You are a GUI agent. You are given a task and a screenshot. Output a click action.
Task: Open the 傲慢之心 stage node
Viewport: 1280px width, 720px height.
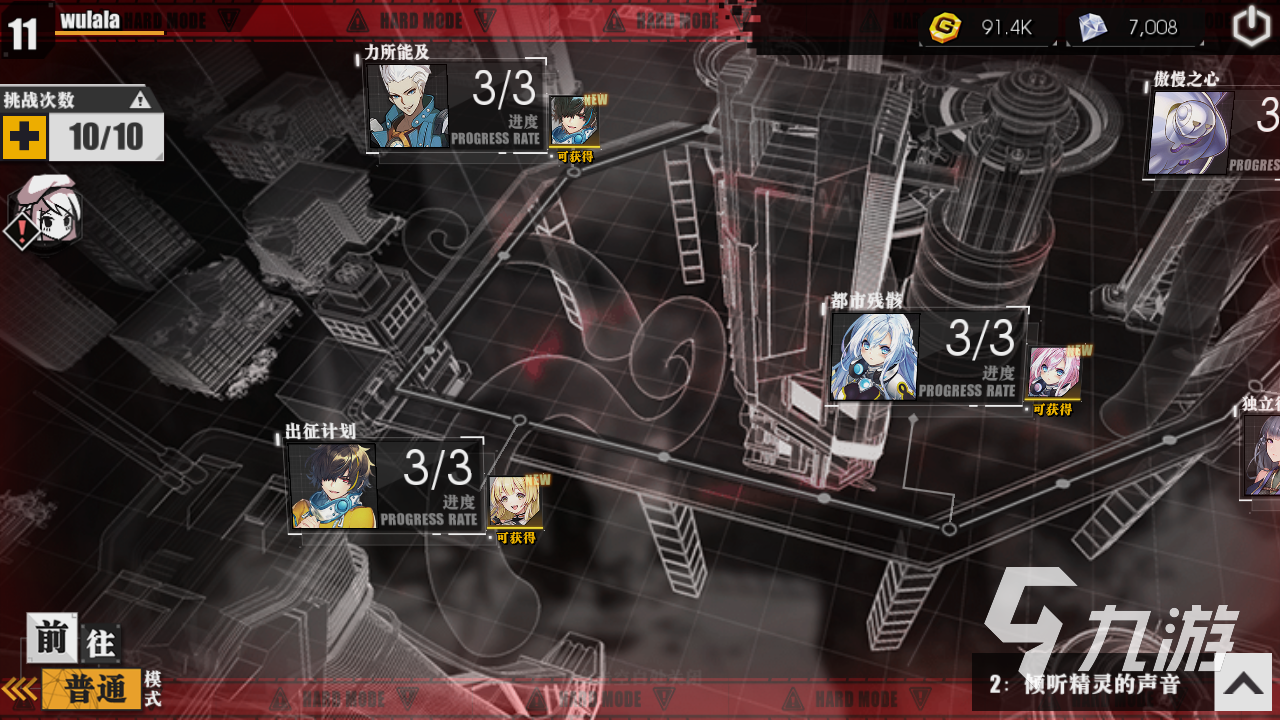1212,133
